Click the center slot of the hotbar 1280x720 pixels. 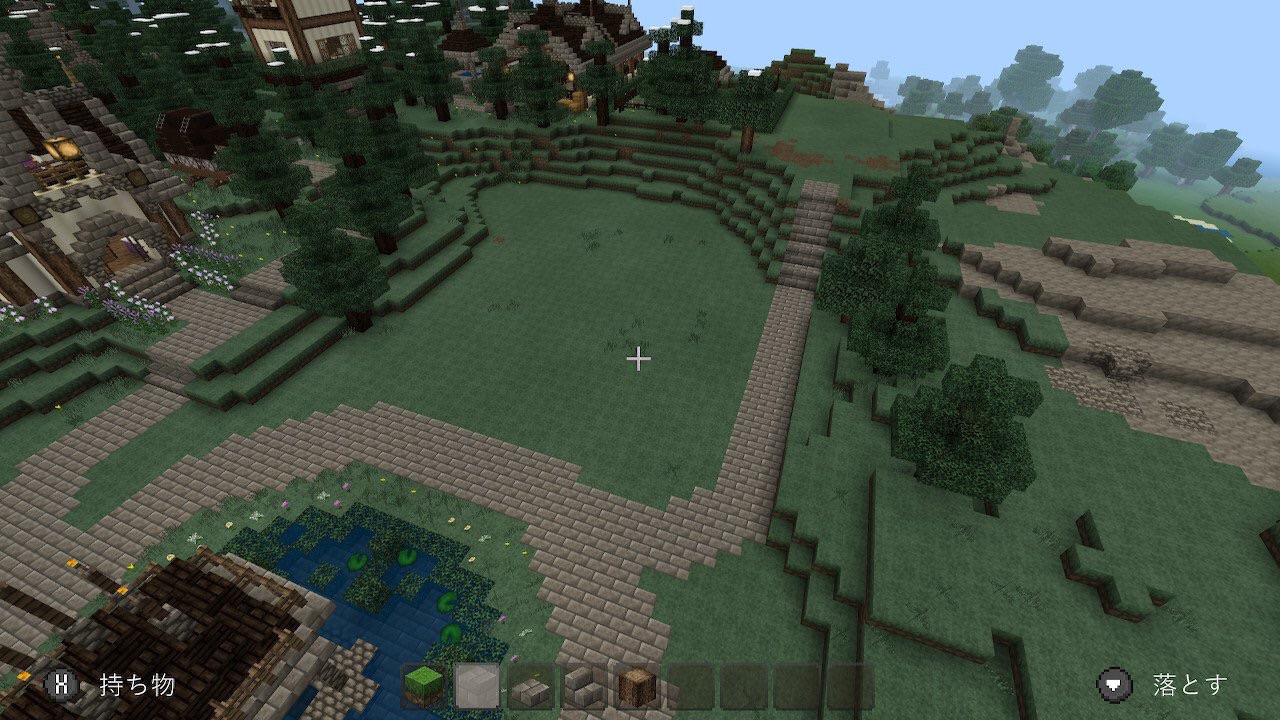pyautogui.click(x=637, y=687)
